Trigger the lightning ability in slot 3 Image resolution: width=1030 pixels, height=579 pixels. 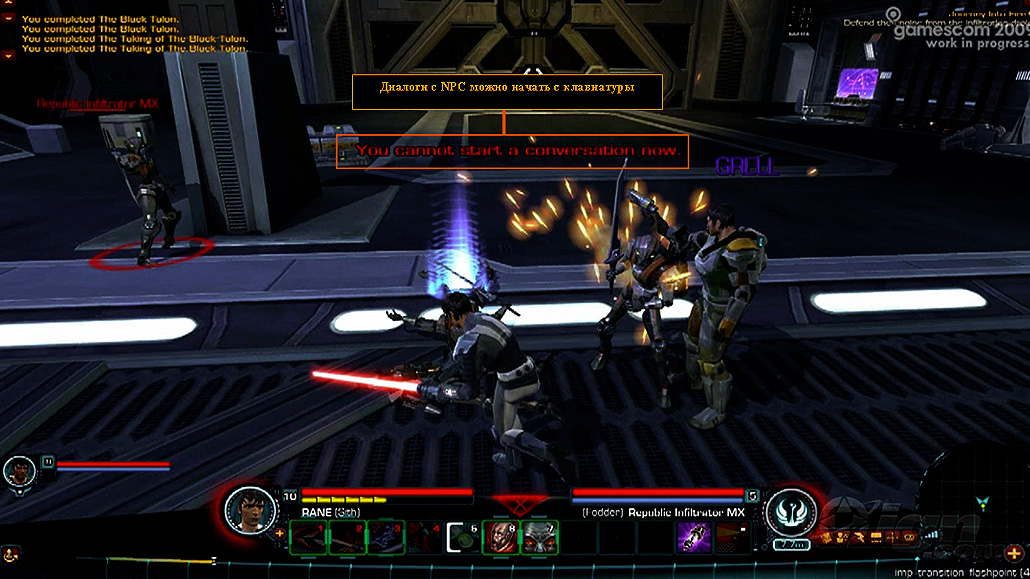click(387, 537)
